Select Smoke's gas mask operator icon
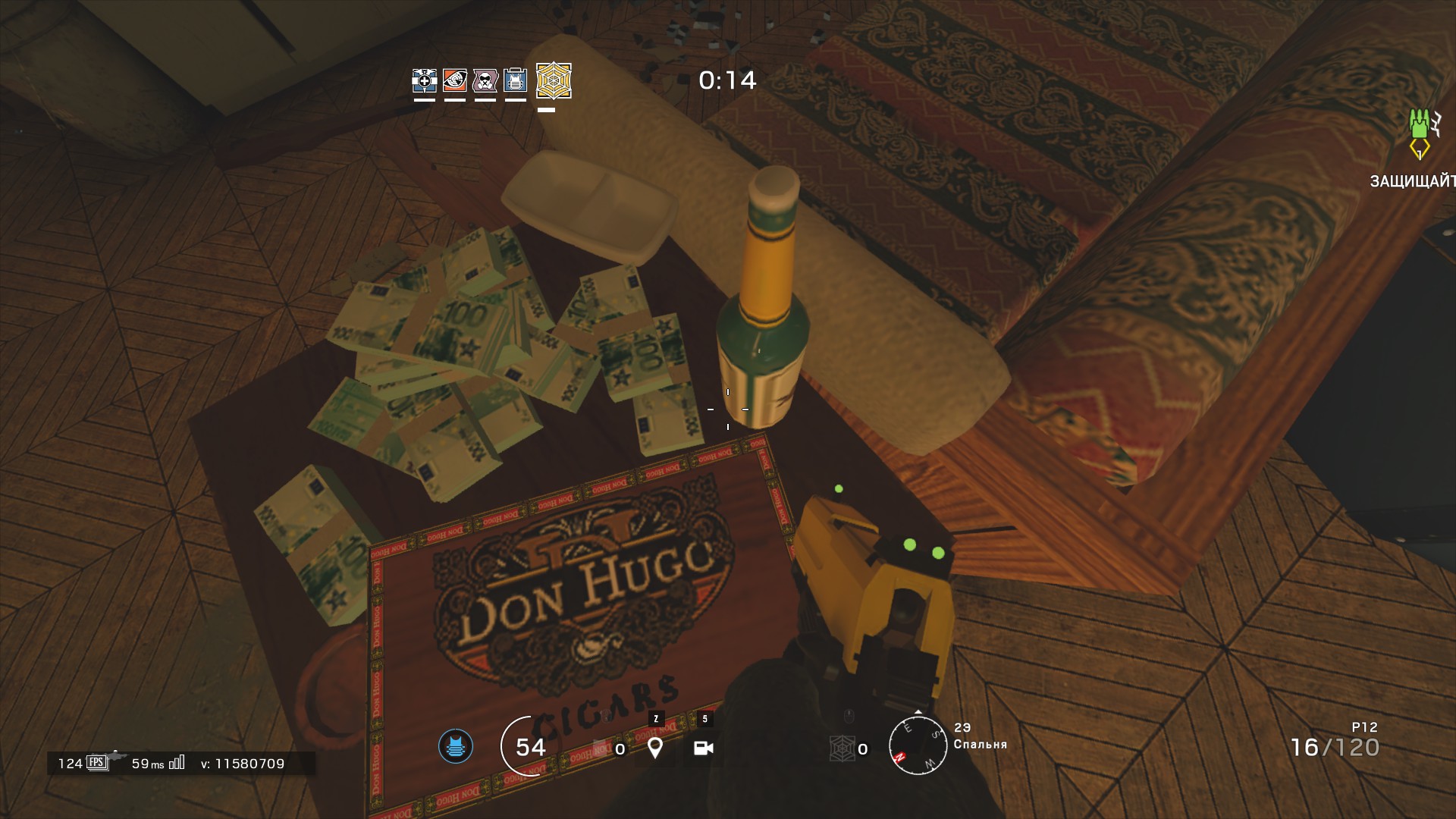Viewport: 1456px width, 819px height. pos(484,80)
